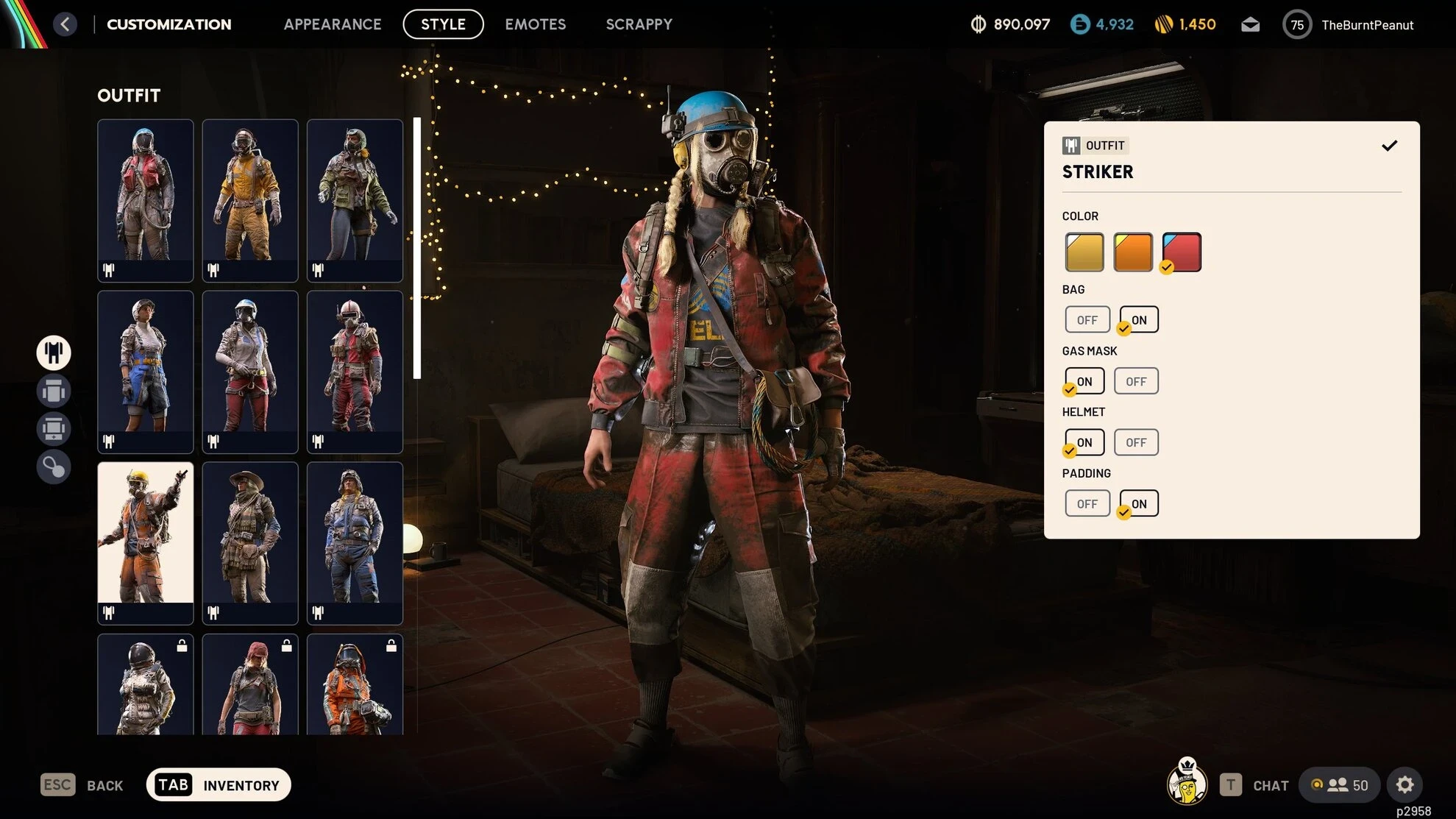Viewport: 1456px width, 819px height.
Task: Switch to the Appearance tab
Action: [x=333, y=24]
